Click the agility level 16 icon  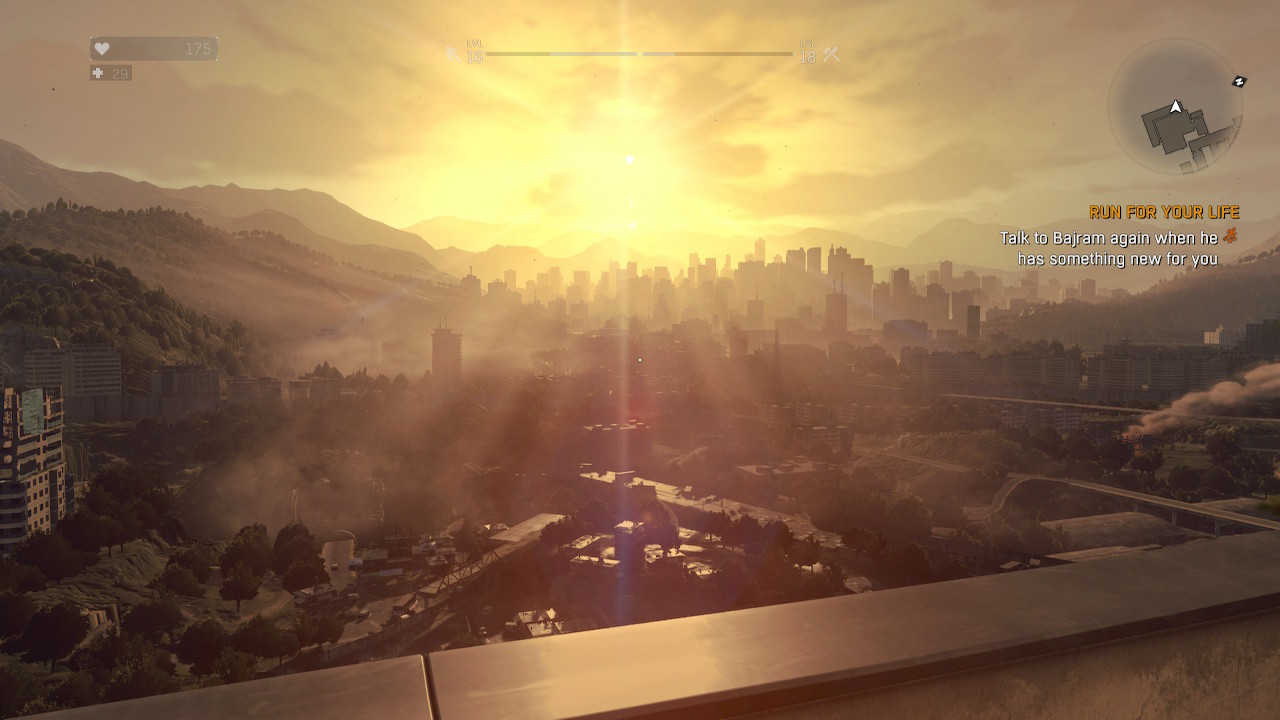(x=453, y=54)
